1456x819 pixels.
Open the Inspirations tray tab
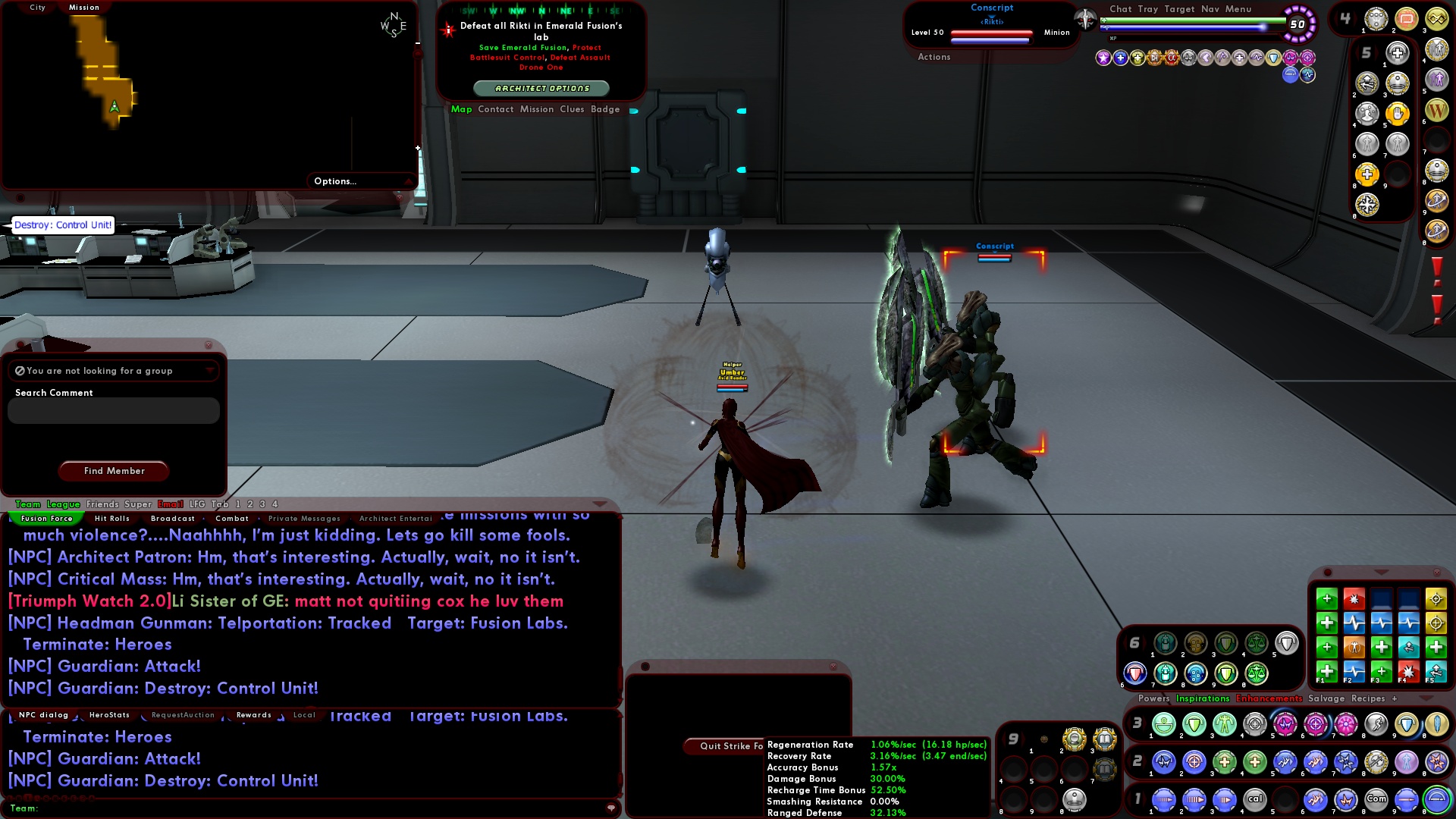(1202, 699)
